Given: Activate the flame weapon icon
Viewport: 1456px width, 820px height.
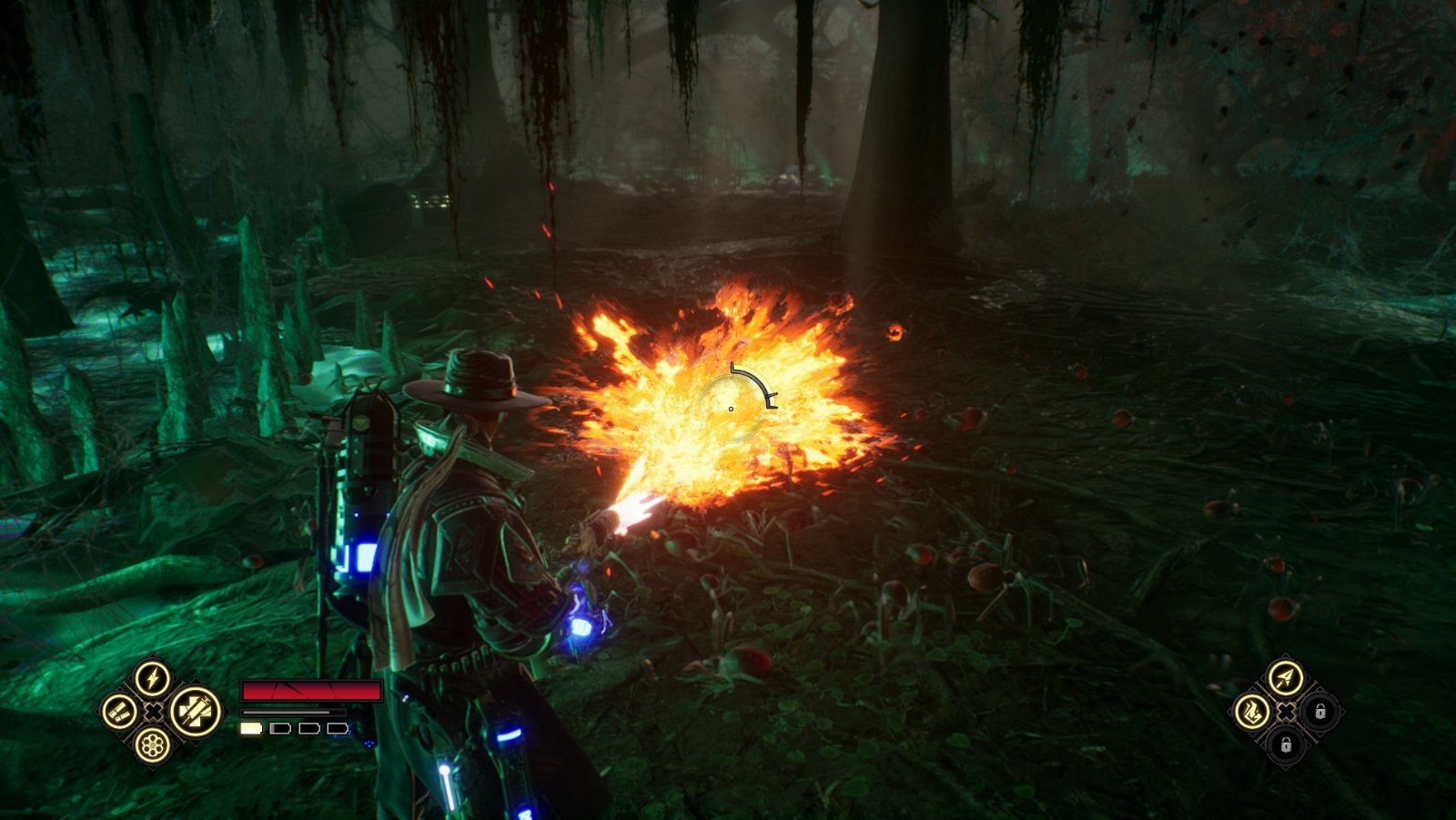Looking at the screenshot, I should point(1252,711).
